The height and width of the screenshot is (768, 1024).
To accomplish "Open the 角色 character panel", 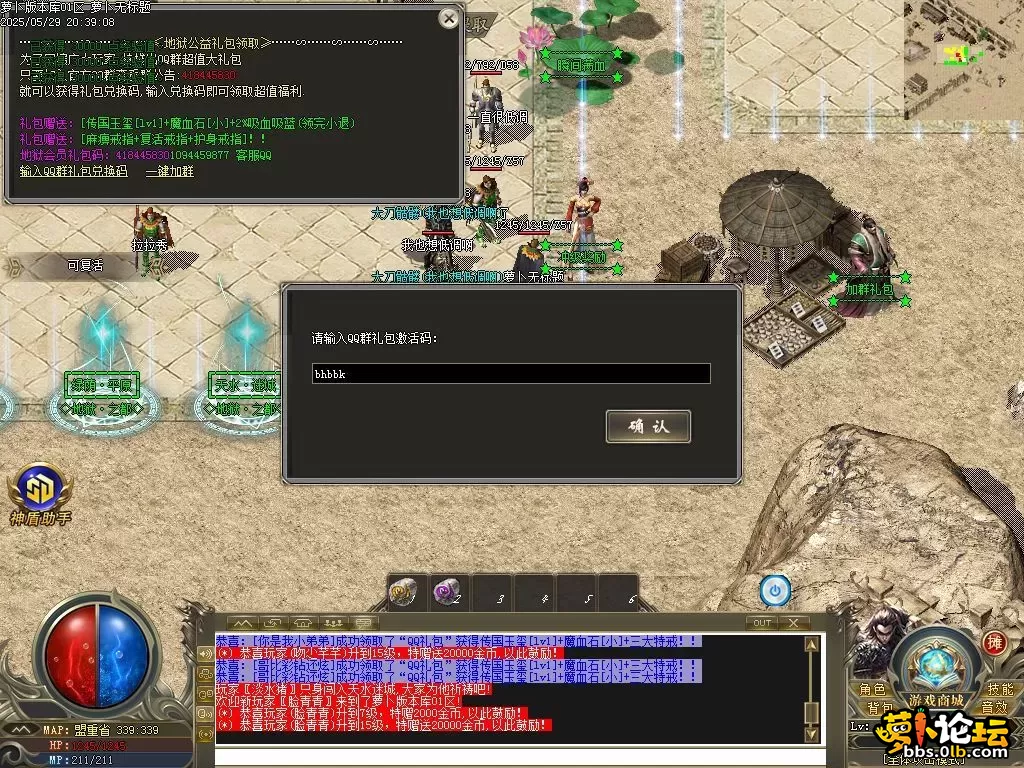I will pyautogui.click(x=872, y=689).
